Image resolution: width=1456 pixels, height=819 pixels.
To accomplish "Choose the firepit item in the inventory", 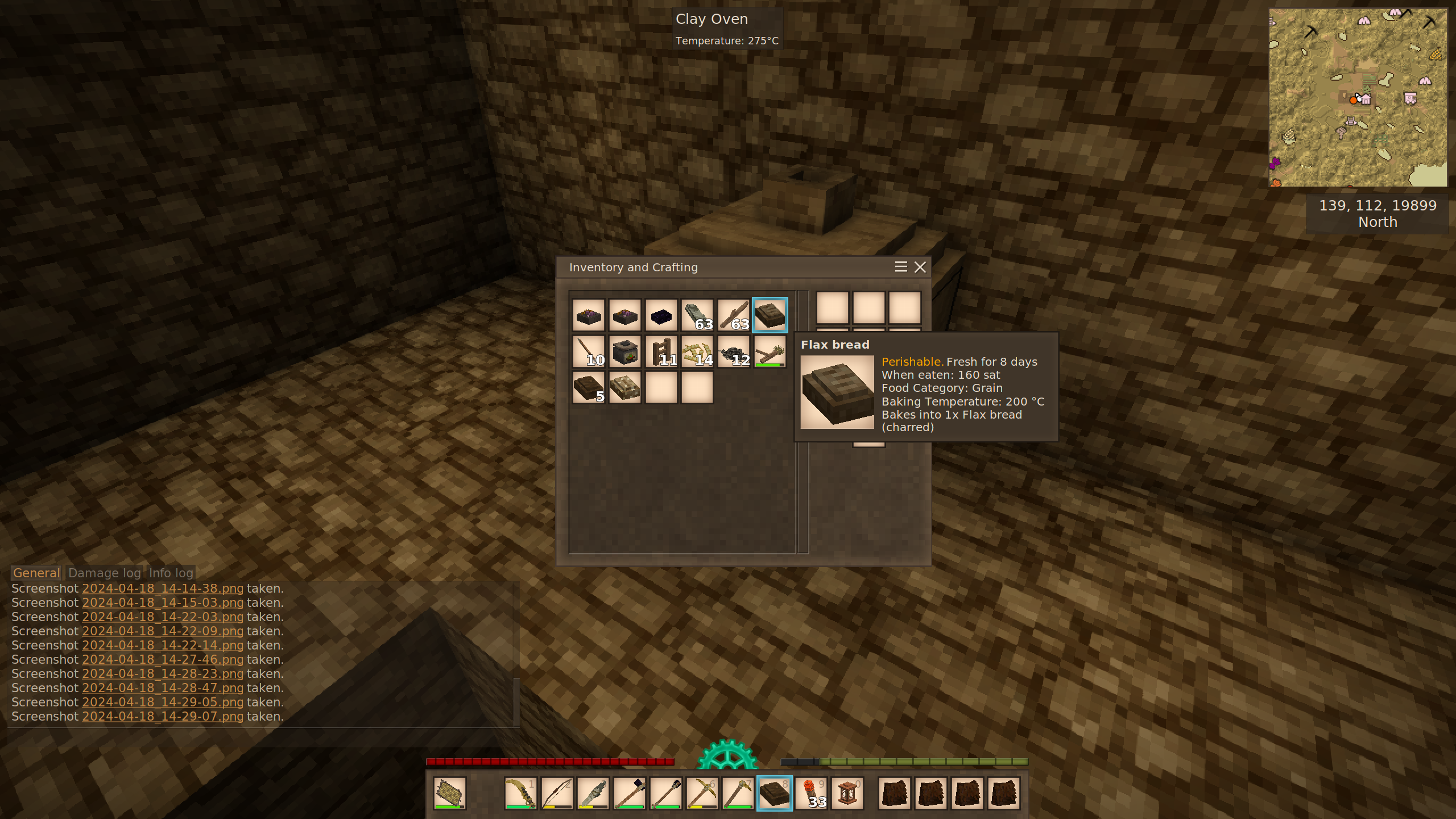I will pos(625,351).
